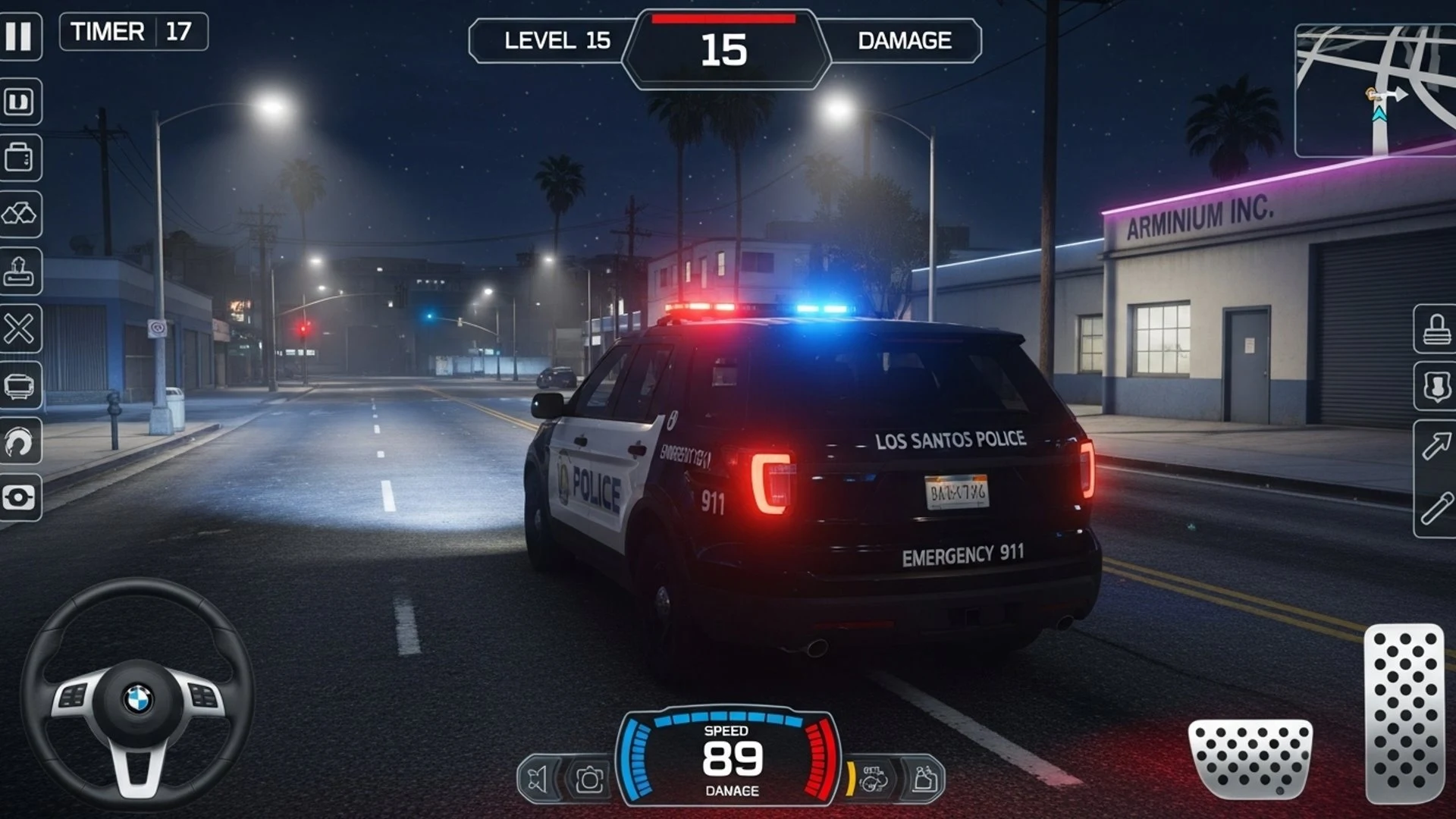Open the joystick controls icon
1456x819 pixels.
click(x=19, y=271)
